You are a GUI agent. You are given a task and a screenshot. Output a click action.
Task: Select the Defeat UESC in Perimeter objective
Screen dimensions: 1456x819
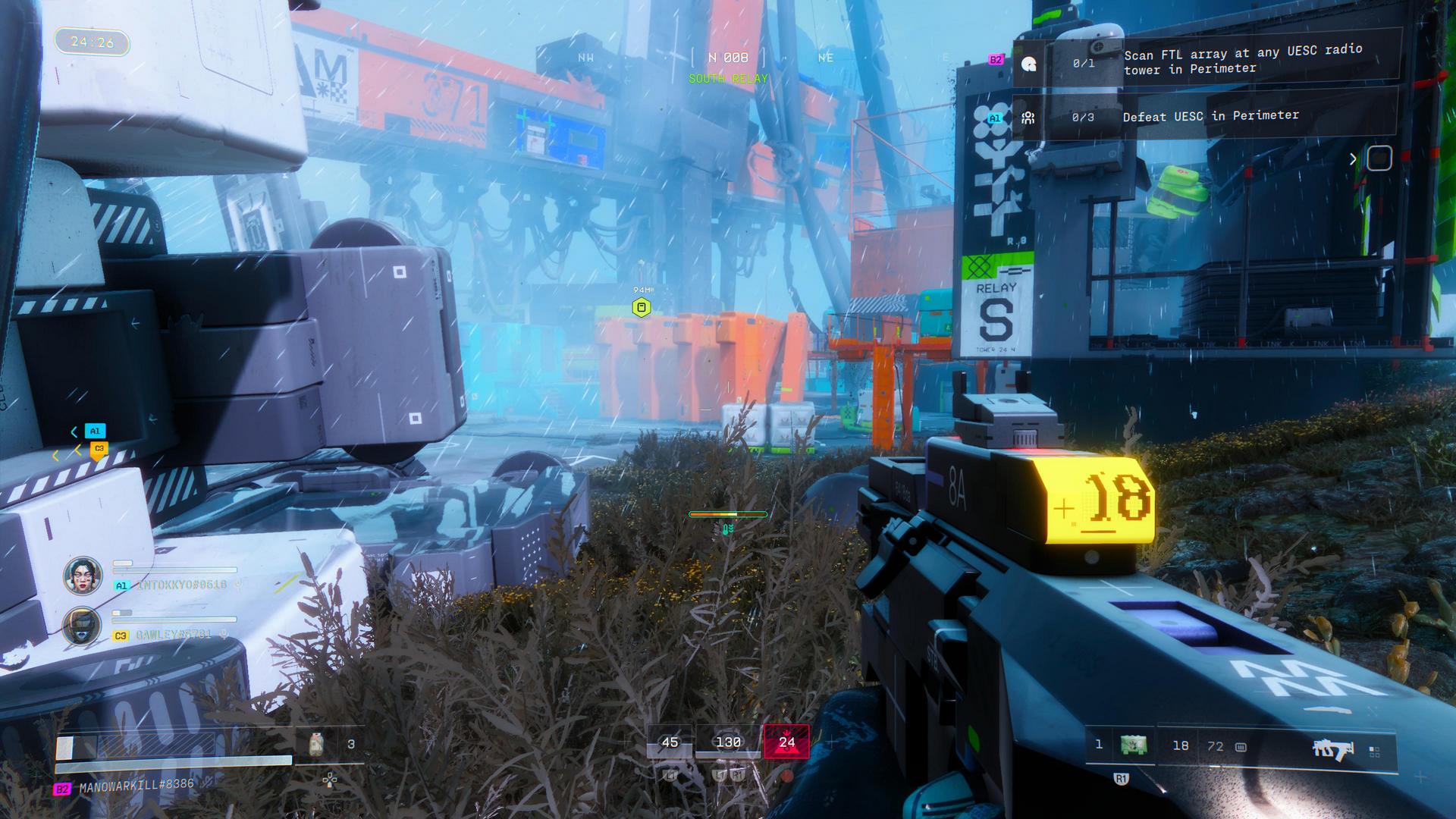[1210, 116]
